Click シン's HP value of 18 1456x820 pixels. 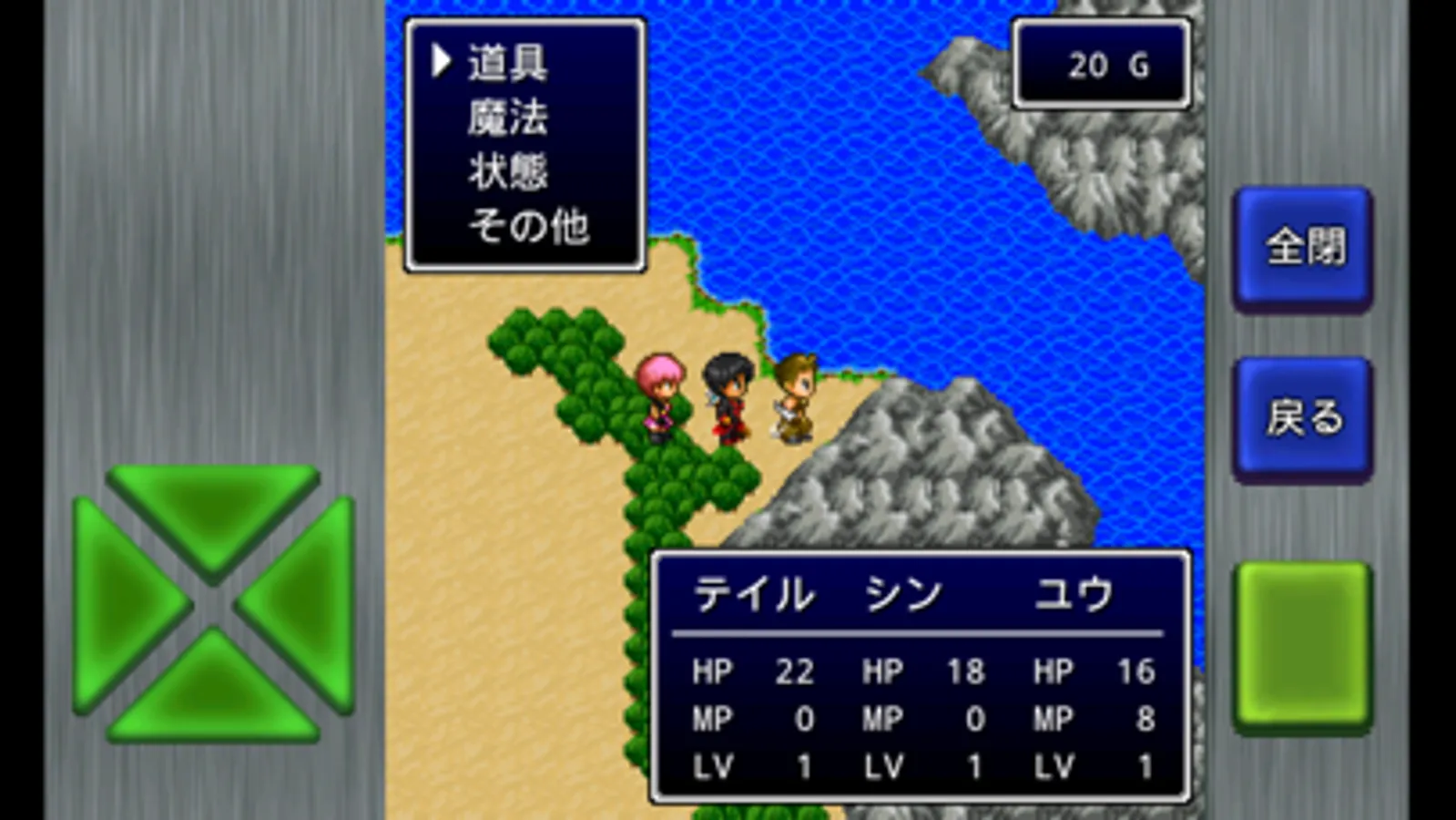pyautogui.click(x=967, y=672)
